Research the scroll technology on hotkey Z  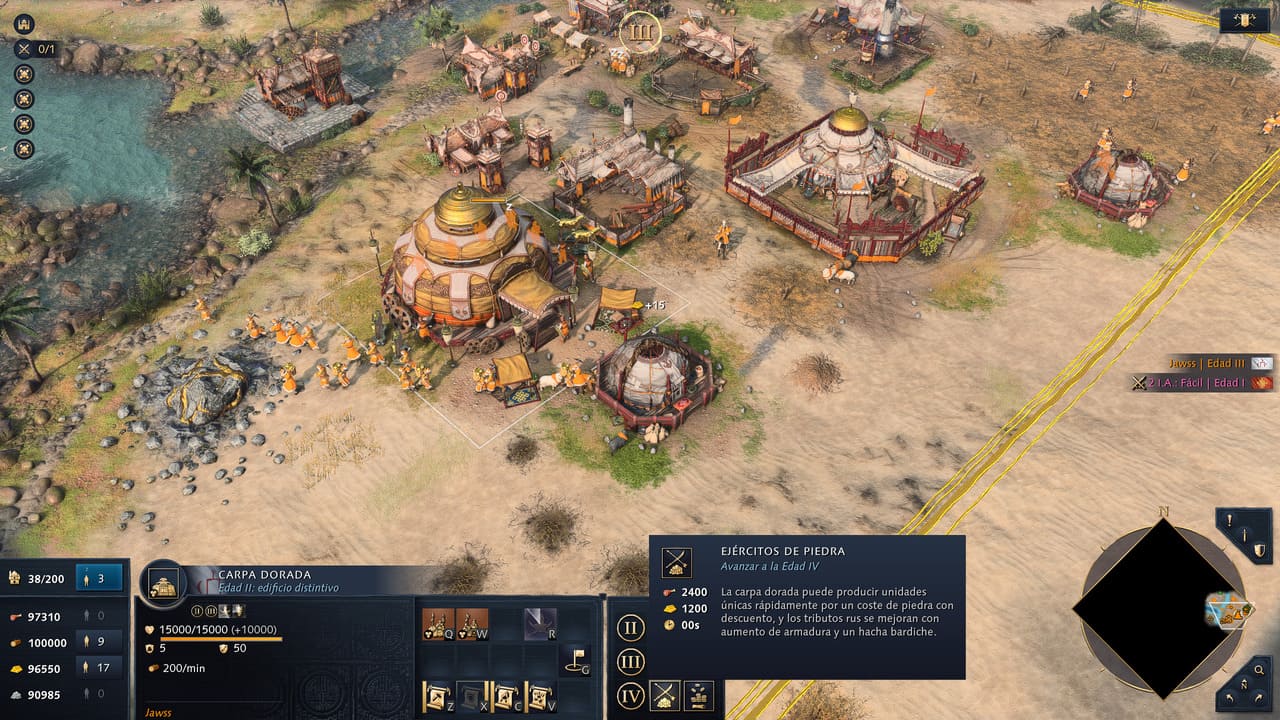[x=438, y=695]
